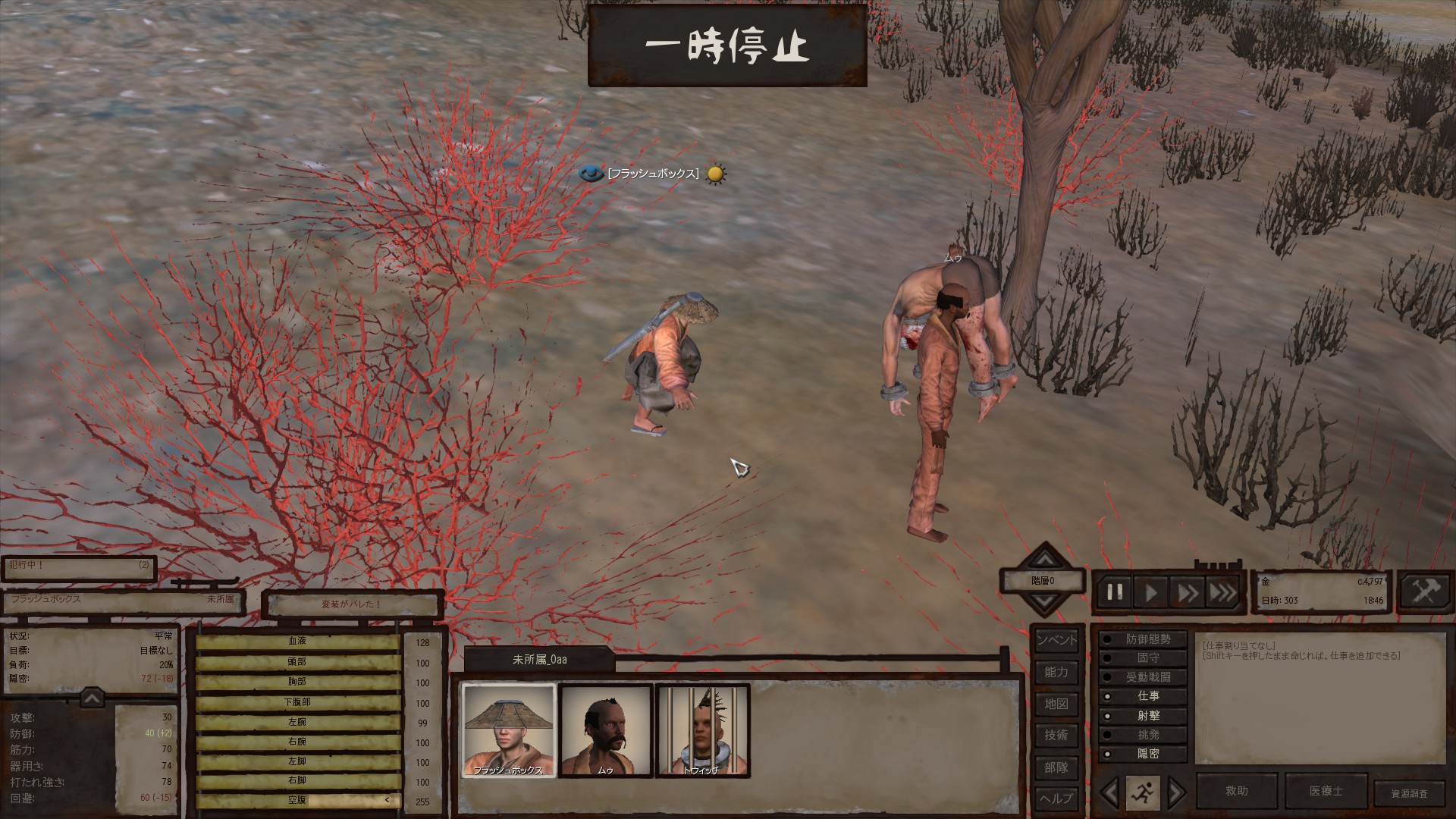Open the 技術 tech menu
This screenshot has height=819, width=1456.
(1056, 735)
